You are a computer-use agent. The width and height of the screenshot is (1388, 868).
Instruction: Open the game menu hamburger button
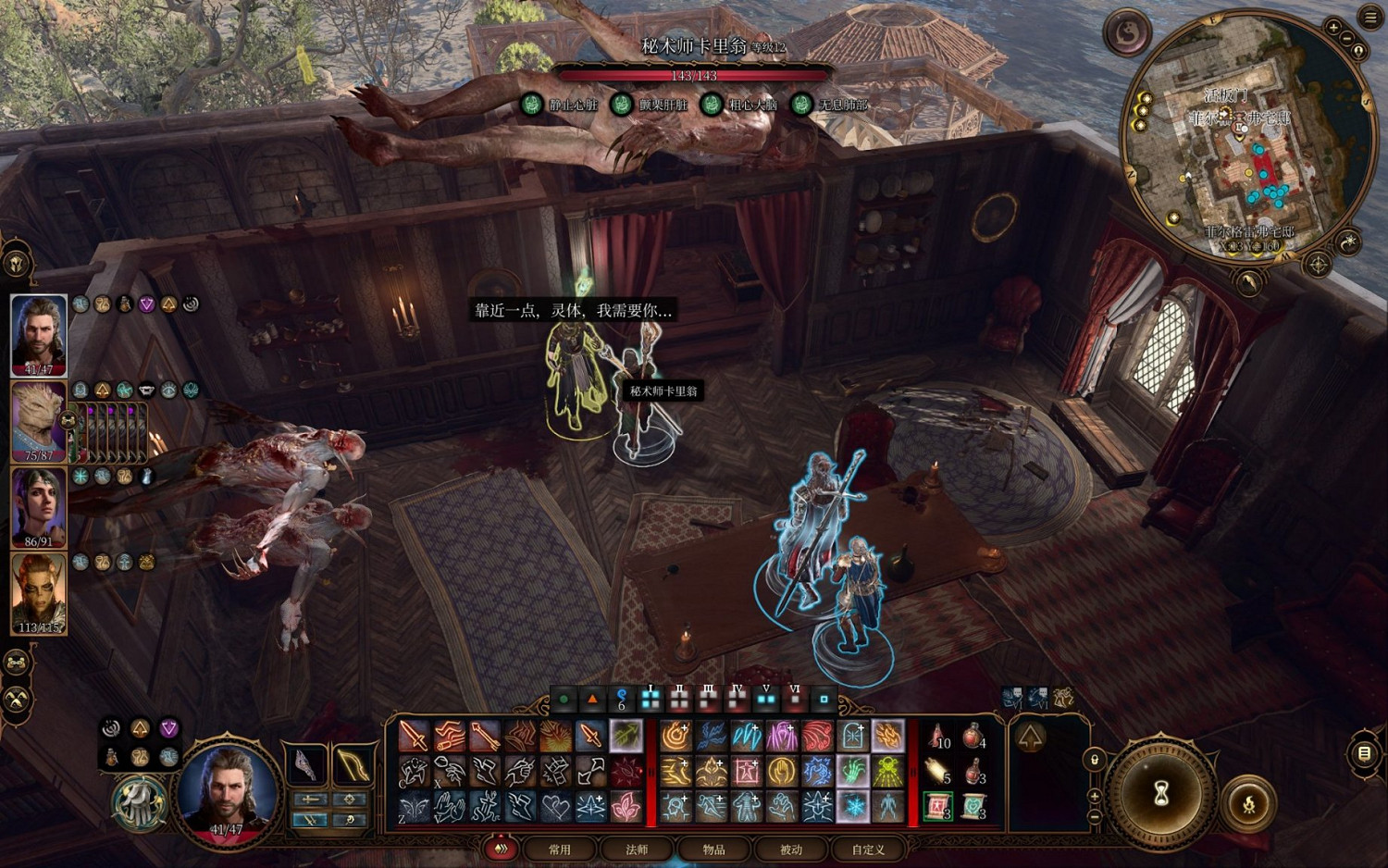point(1370,18)
